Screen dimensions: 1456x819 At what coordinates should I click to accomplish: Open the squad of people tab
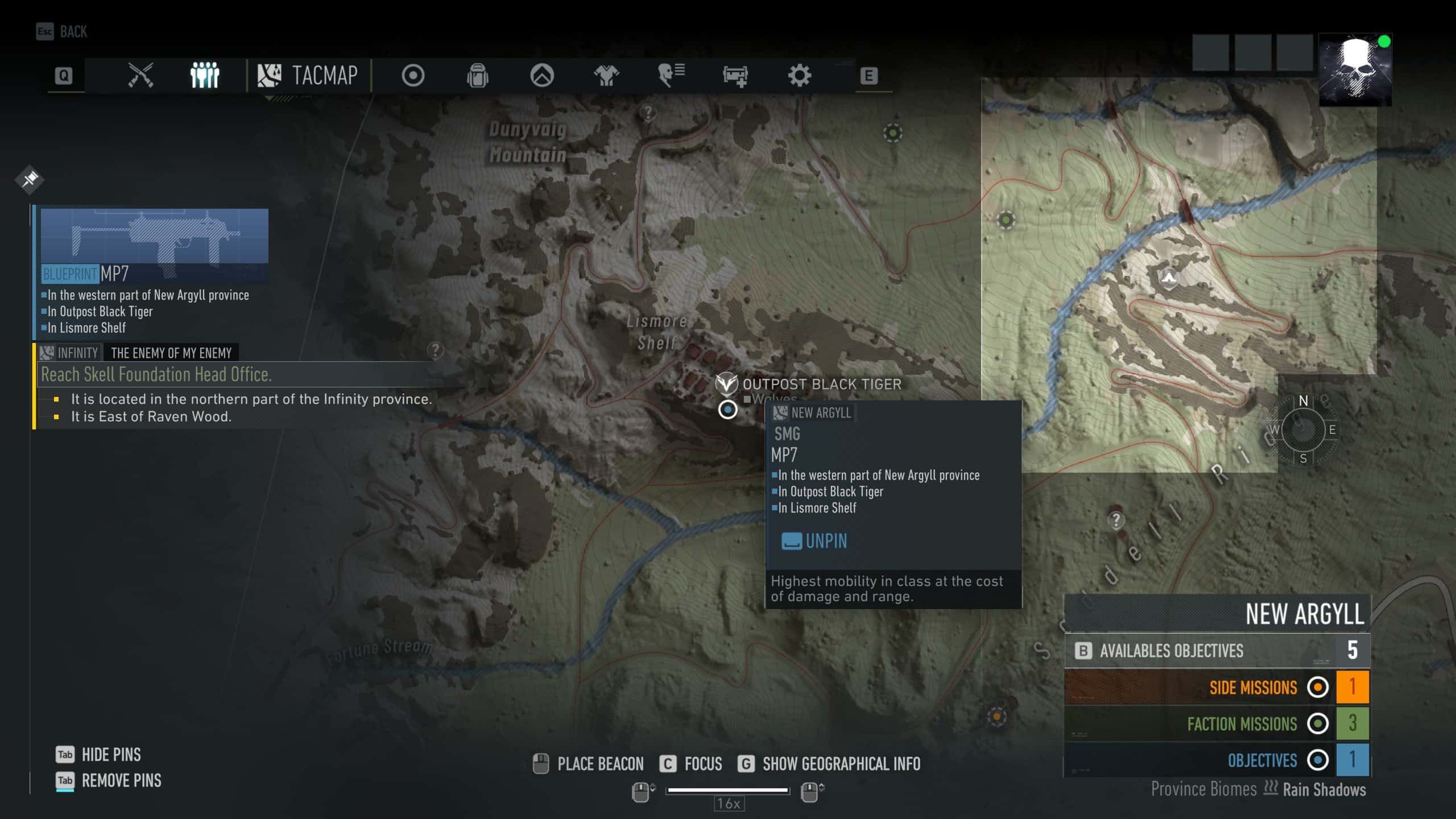204,75
